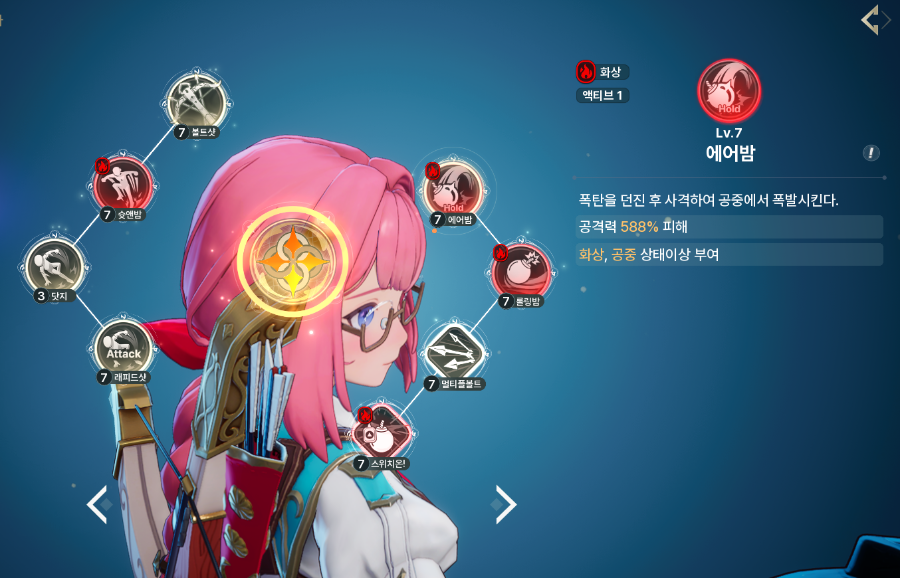Select the 에어밤 node in the skill tree

[454, 189]
